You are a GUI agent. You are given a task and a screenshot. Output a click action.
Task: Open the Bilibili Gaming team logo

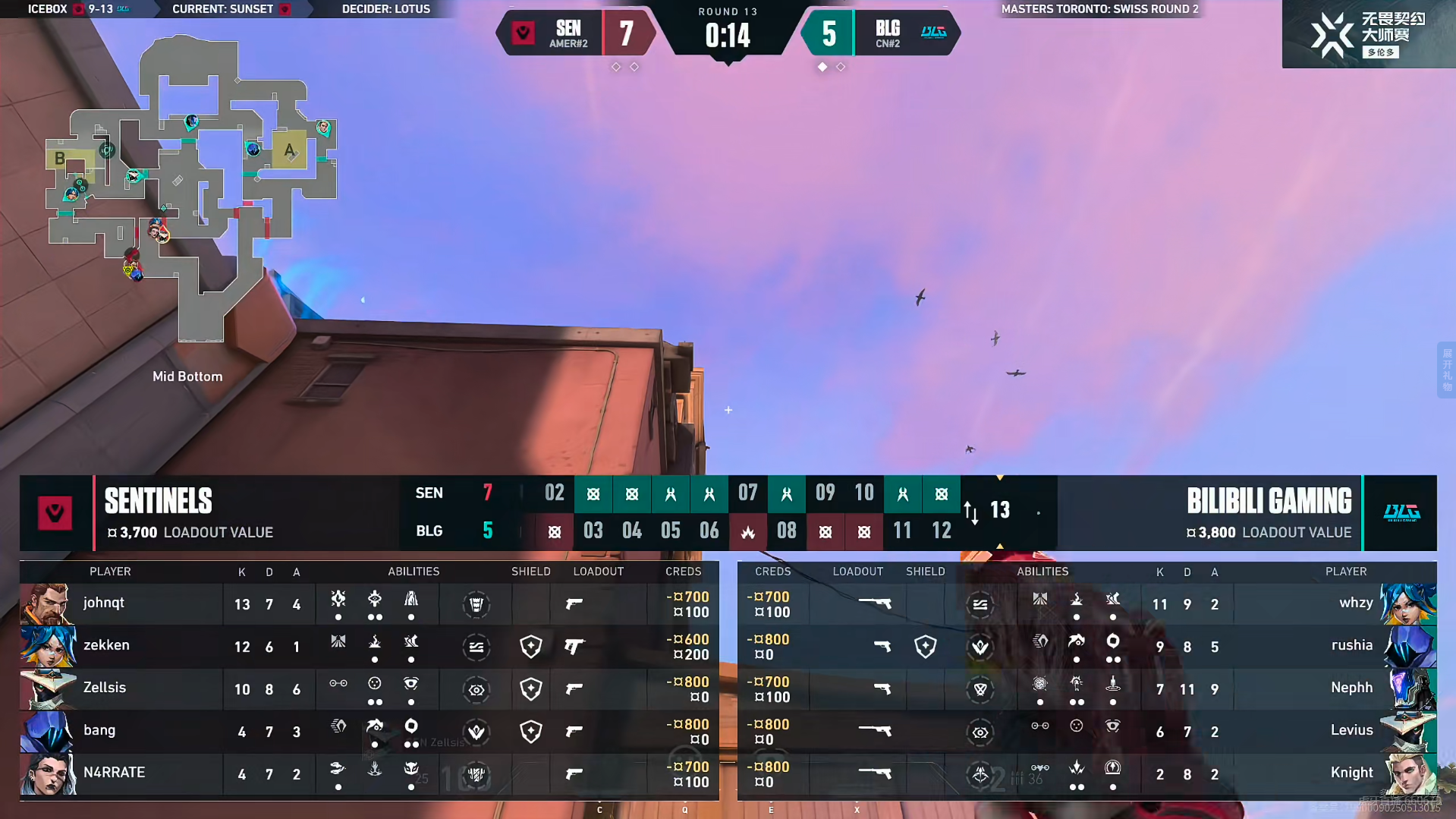click(x=1401, y=513)
